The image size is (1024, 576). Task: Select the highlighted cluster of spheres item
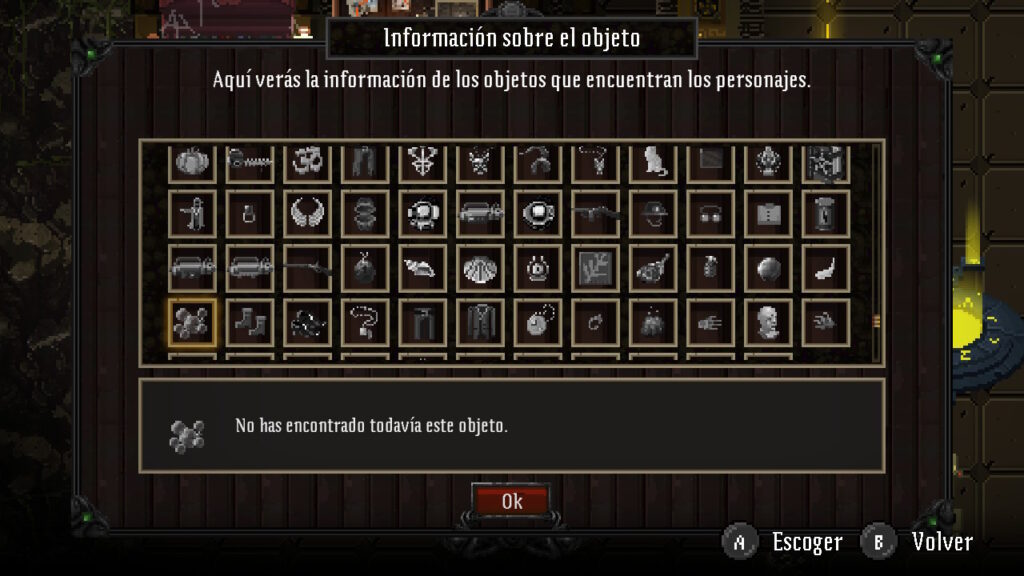(x=192, y=323)
